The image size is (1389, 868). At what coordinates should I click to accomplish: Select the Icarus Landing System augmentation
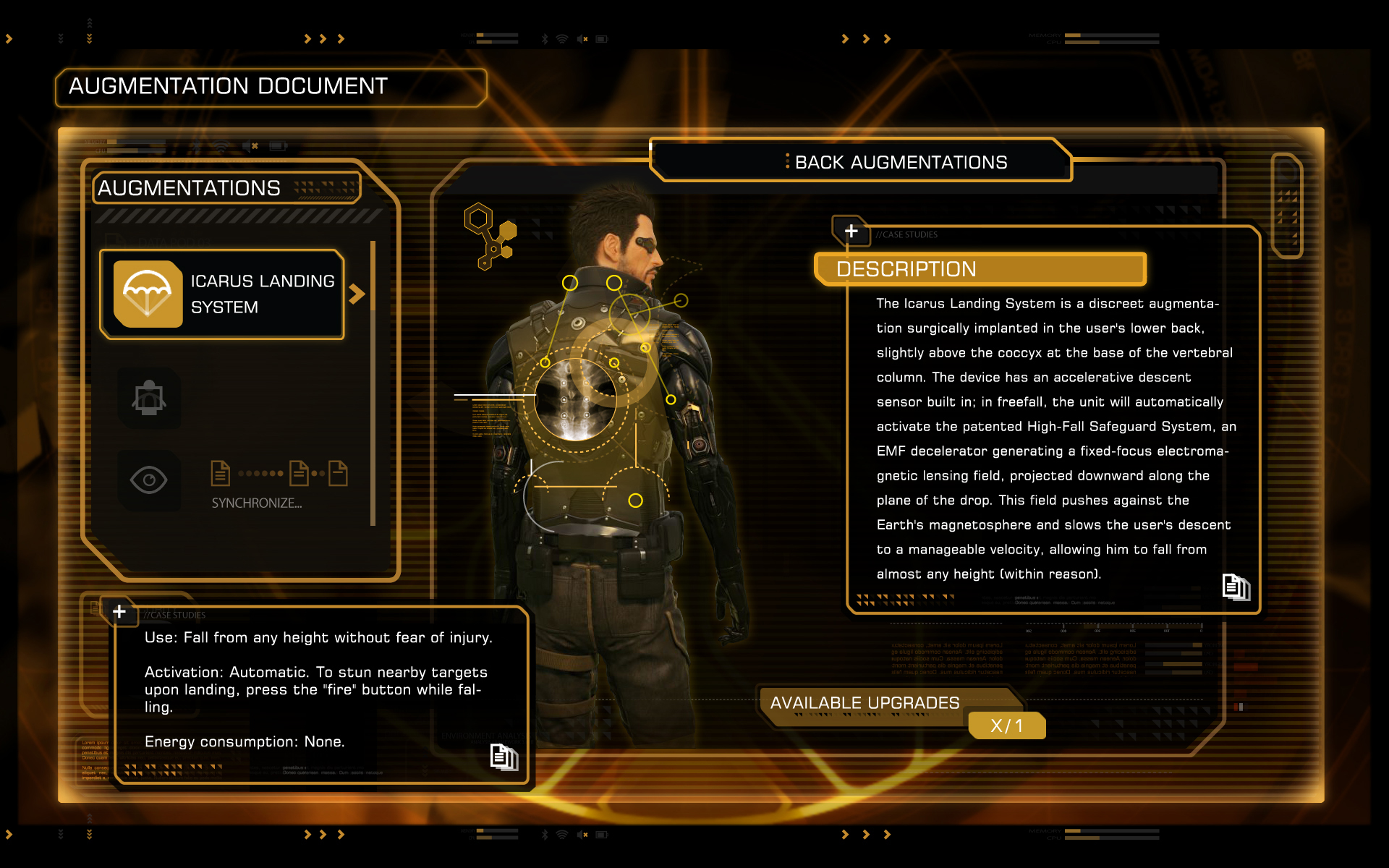[223, 294]
